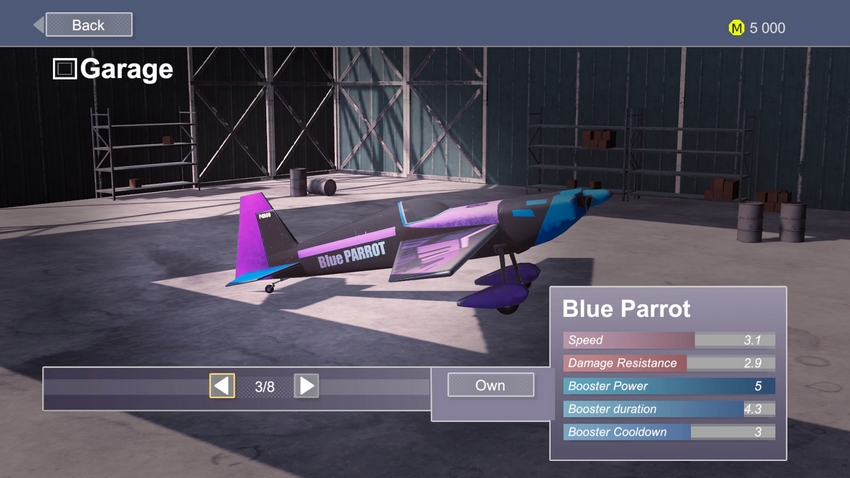
Task: Show the previous plane with left arrow
Action: click(x=222, y=386)
